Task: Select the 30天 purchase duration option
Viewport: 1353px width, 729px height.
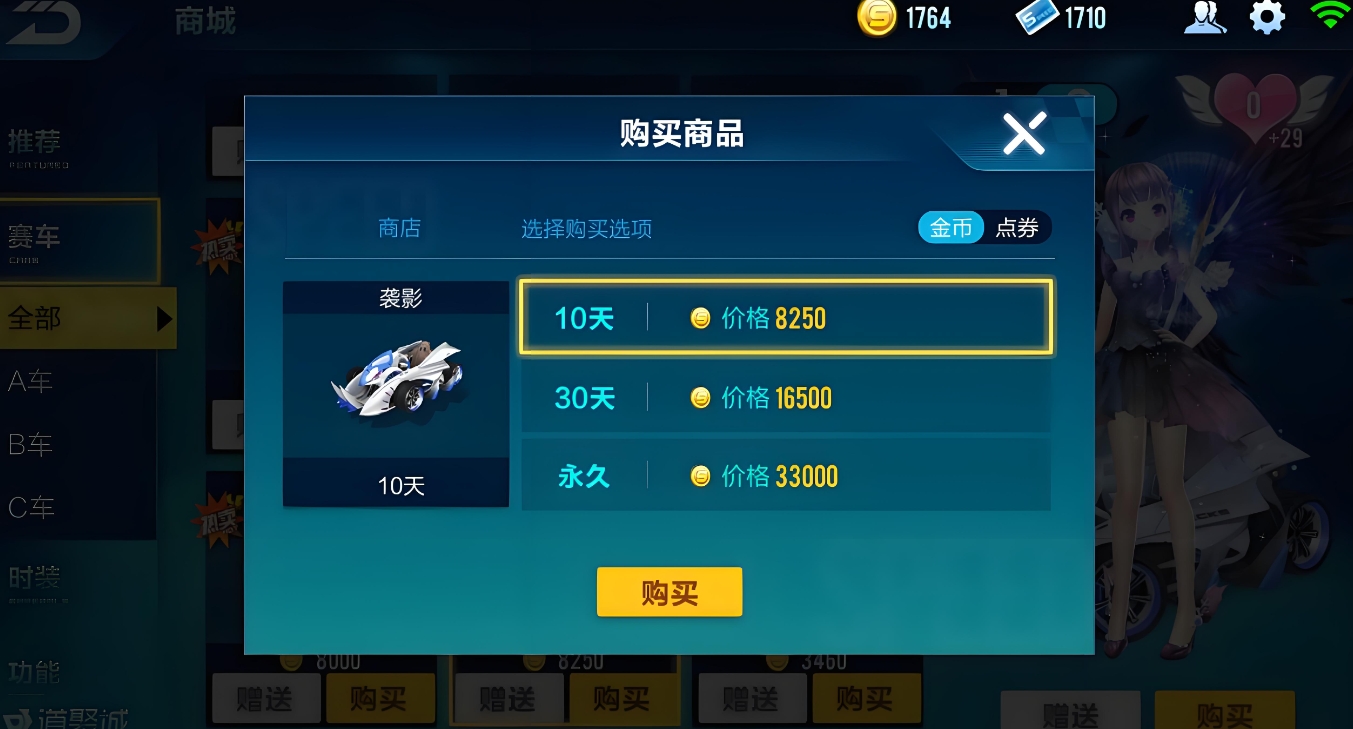Action: [x=785, y=397]
